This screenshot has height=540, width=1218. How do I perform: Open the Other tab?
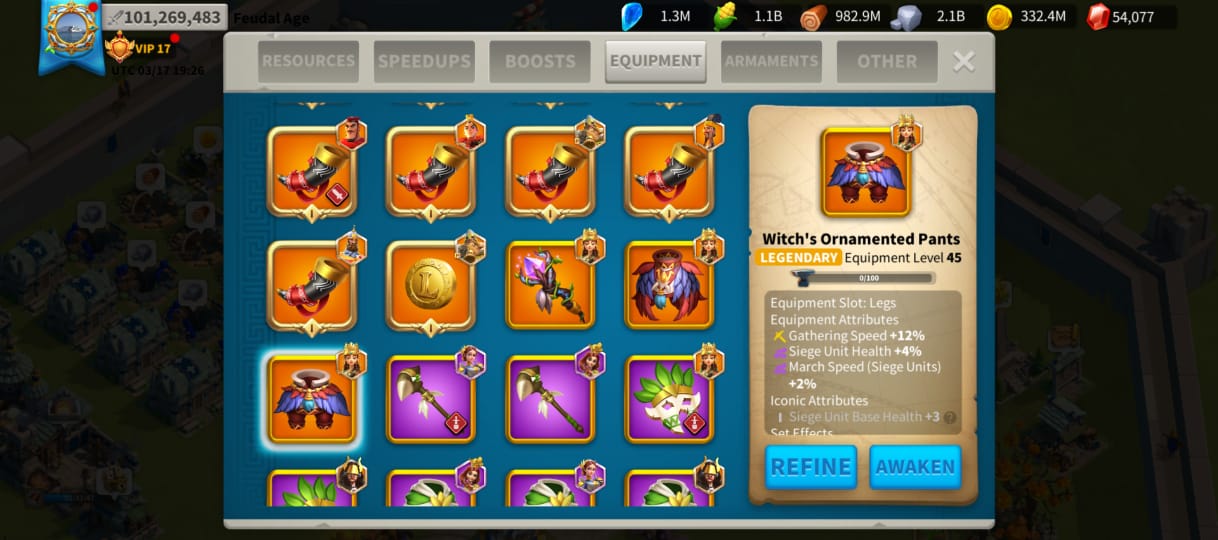click(887, 61)
